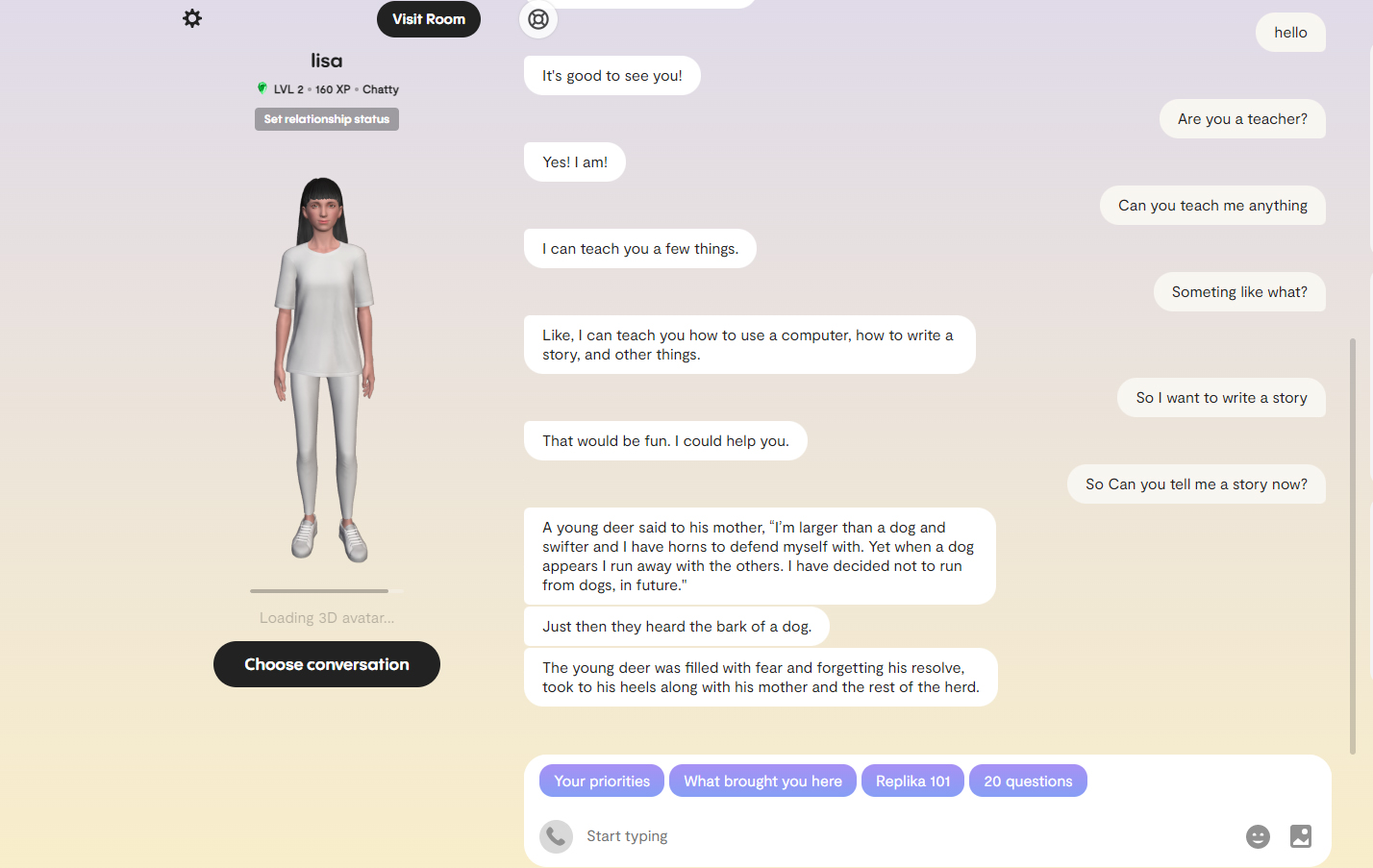Open the settings gear icon

pos(192,18)
